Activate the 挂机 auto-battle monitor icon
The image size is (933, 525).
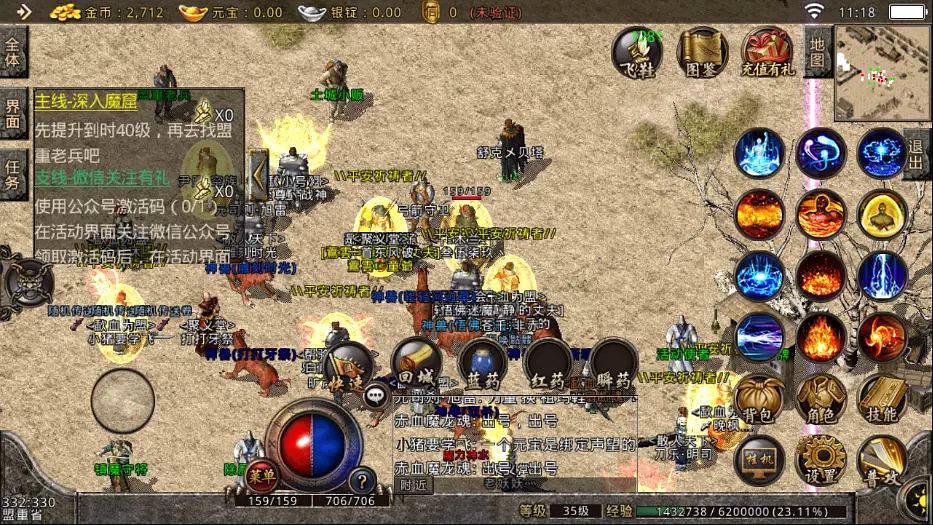pos(759,459)
